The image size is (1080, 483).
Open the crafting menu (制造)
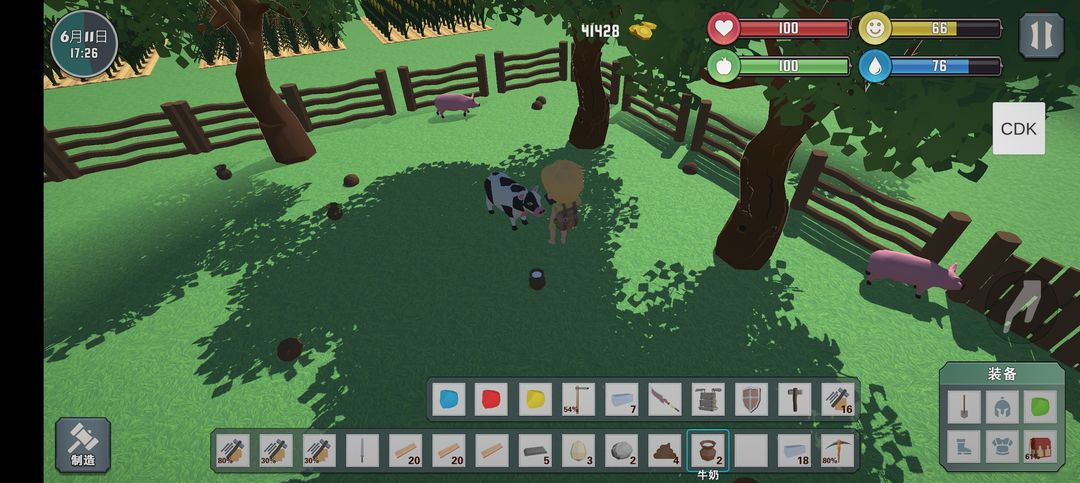pyautogui.click(x=83, y=444)
